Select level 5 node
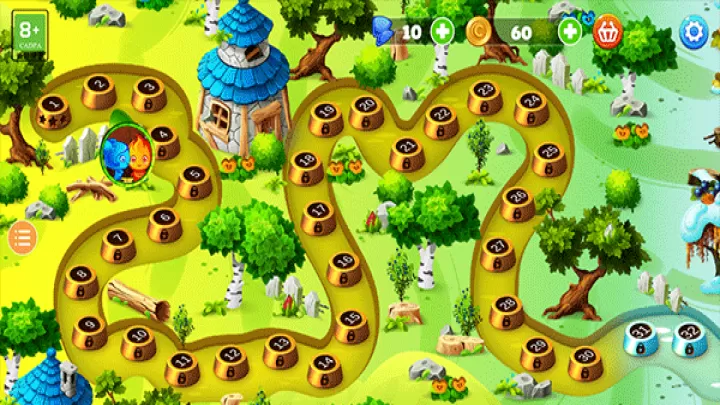720x405 pixels. tap(195, 181)
